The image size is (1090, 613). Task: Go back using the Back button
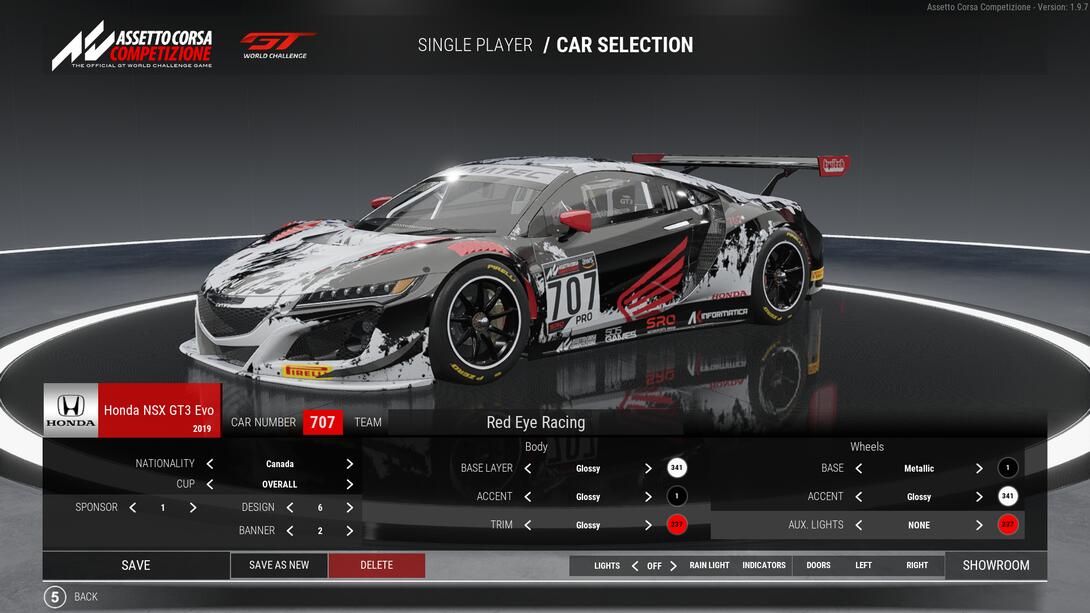[56, 597]
